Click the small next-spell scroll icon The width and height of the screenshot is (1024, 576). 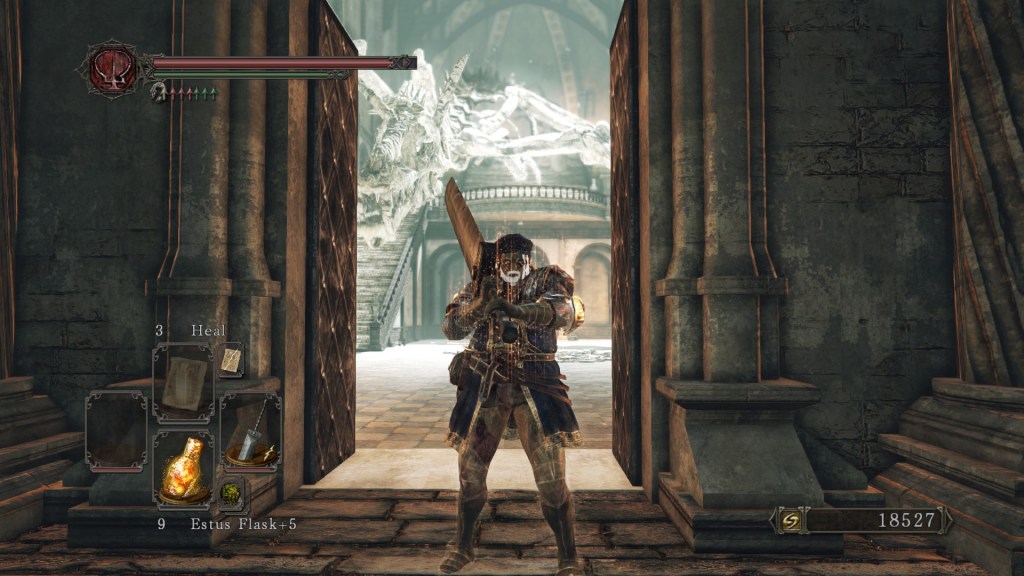tap(231, 360)
